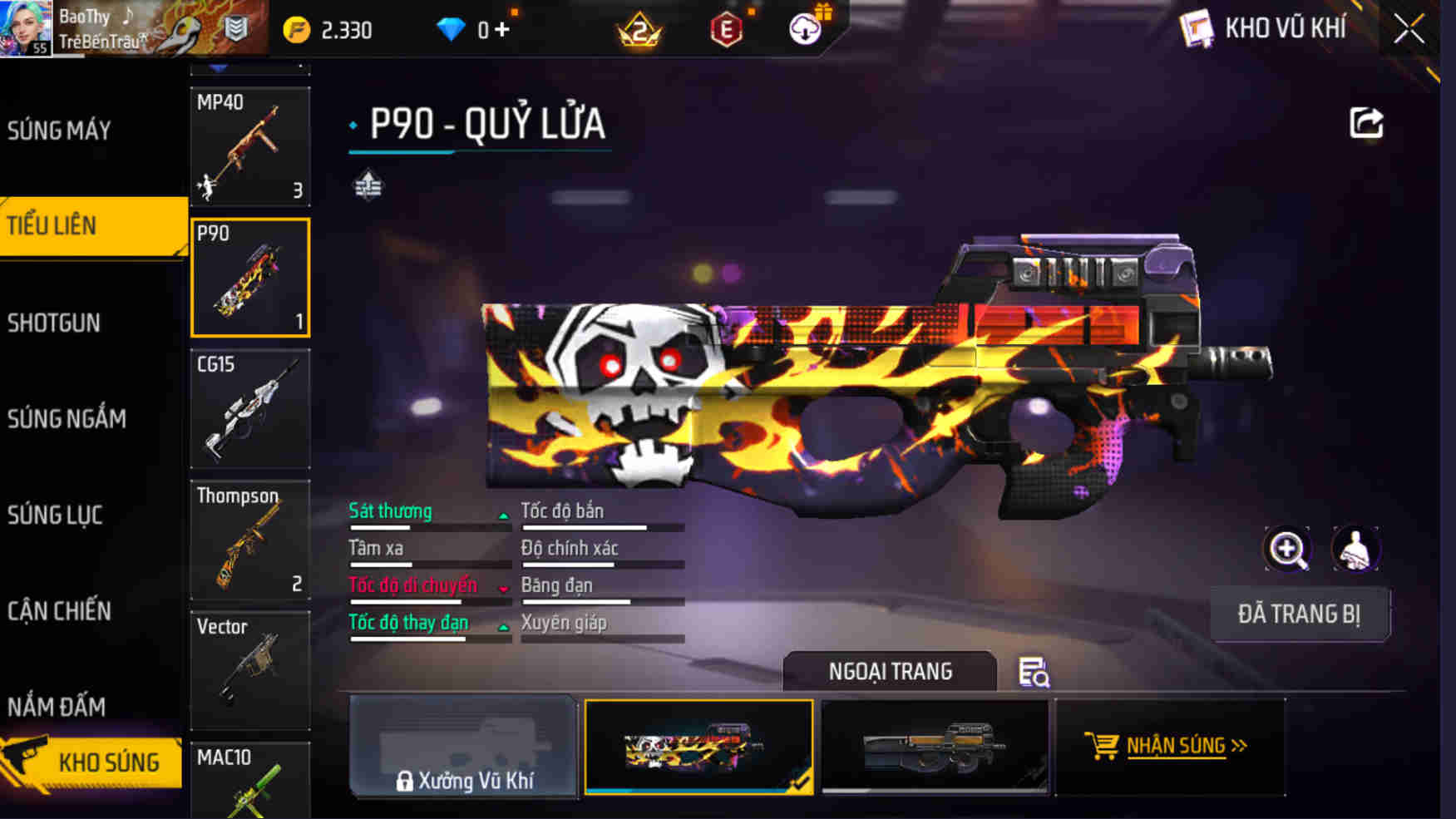Open the share icon beside the weapon name
This screenshot has height=819, width=1456.
pyautogui.click(x=1364, y=121)
